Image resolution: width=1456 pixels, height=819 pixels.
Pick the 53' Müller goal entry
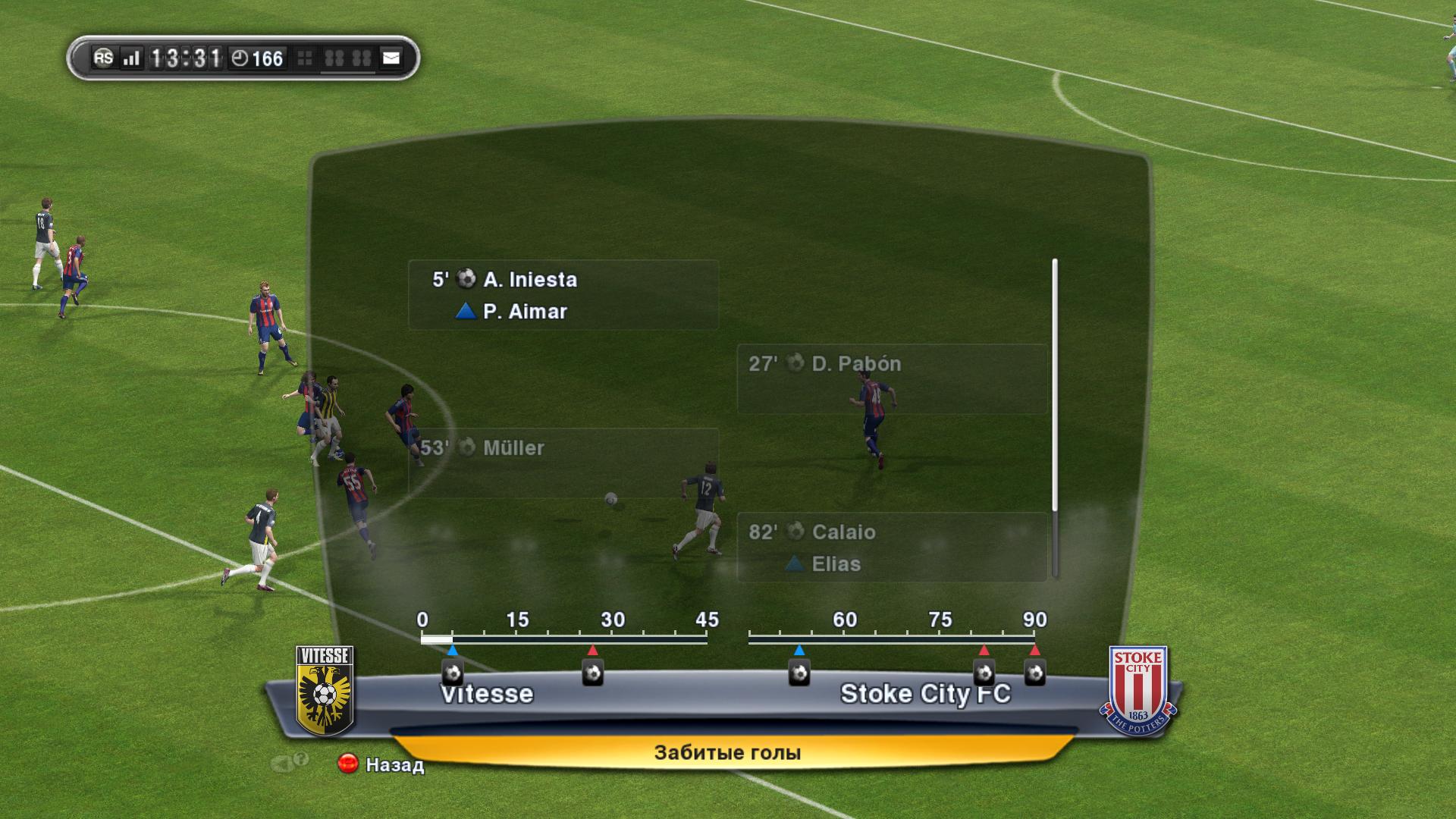point(563,463)
